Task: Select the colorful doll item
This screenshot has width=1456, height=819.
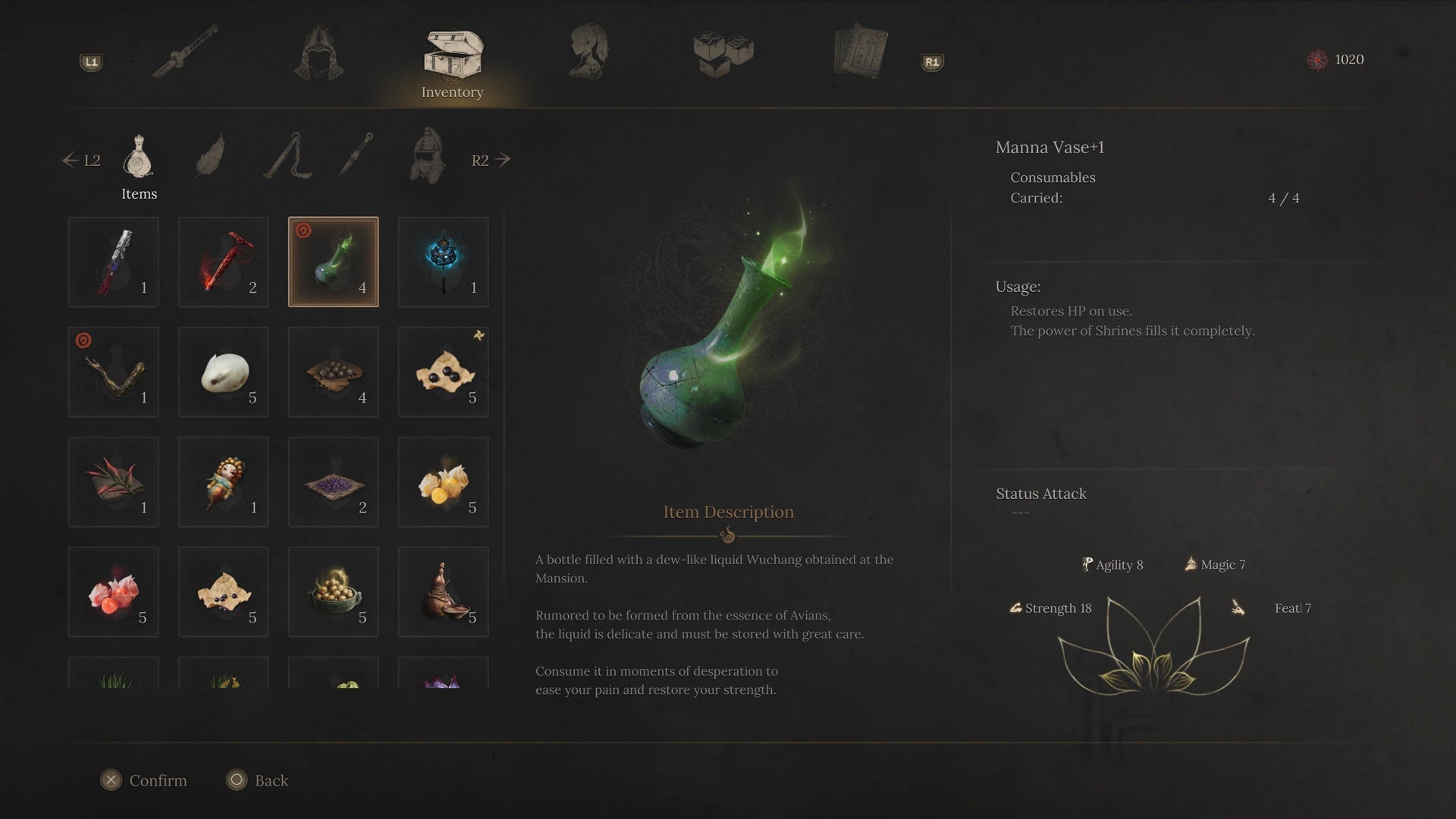Action: 223,482
